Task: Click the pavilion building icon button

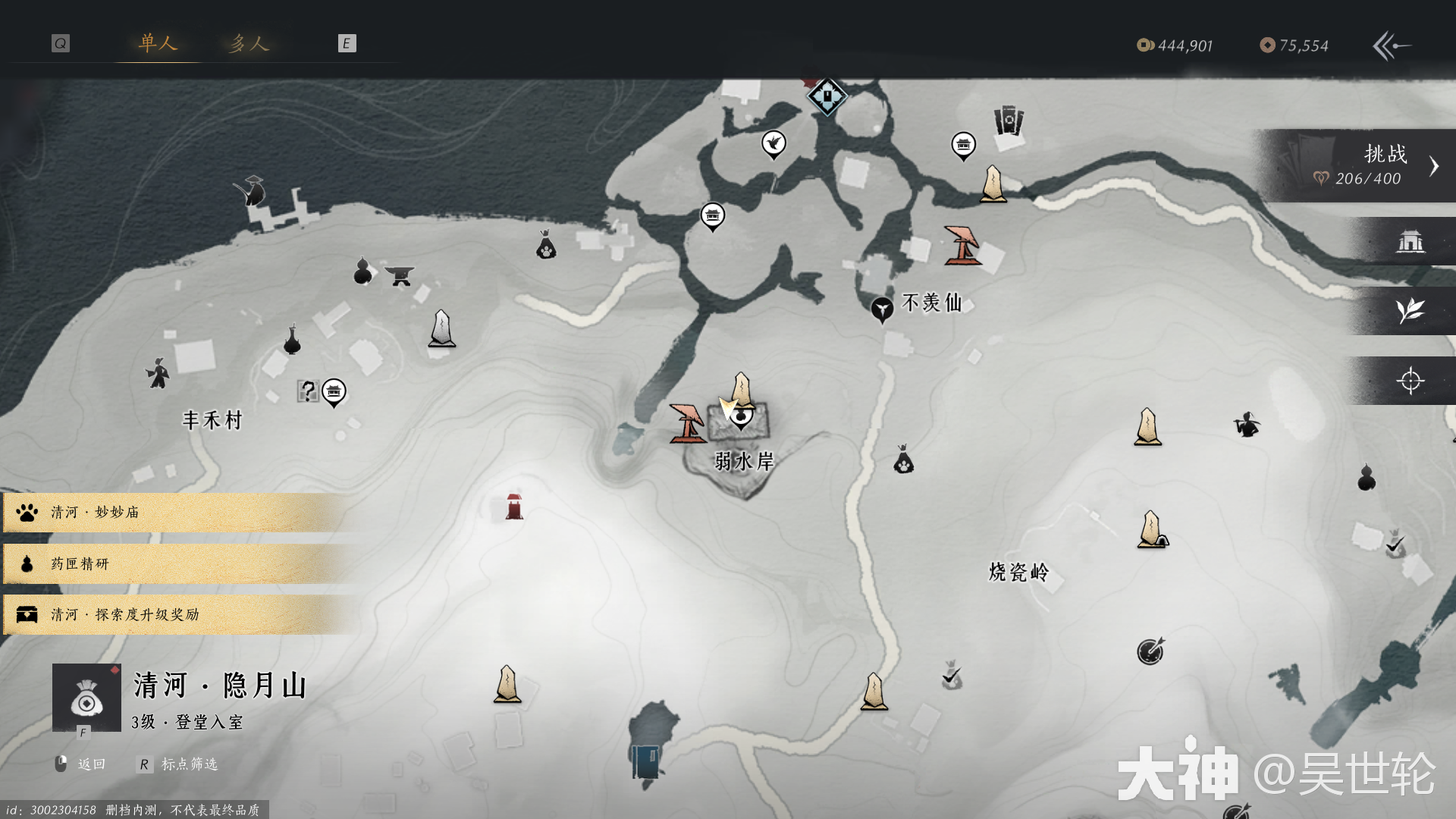Action: tap(1410, 242)
